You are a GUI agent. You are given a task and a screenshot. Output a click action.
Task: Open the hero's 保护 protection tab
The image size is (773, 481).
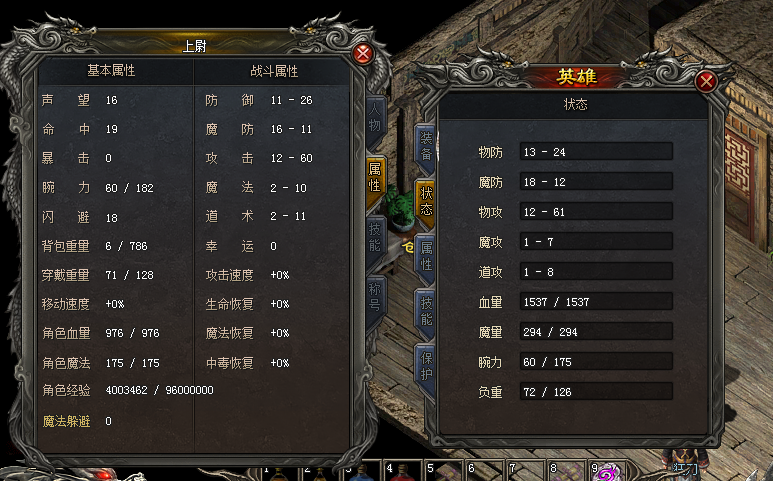(425, 365)
